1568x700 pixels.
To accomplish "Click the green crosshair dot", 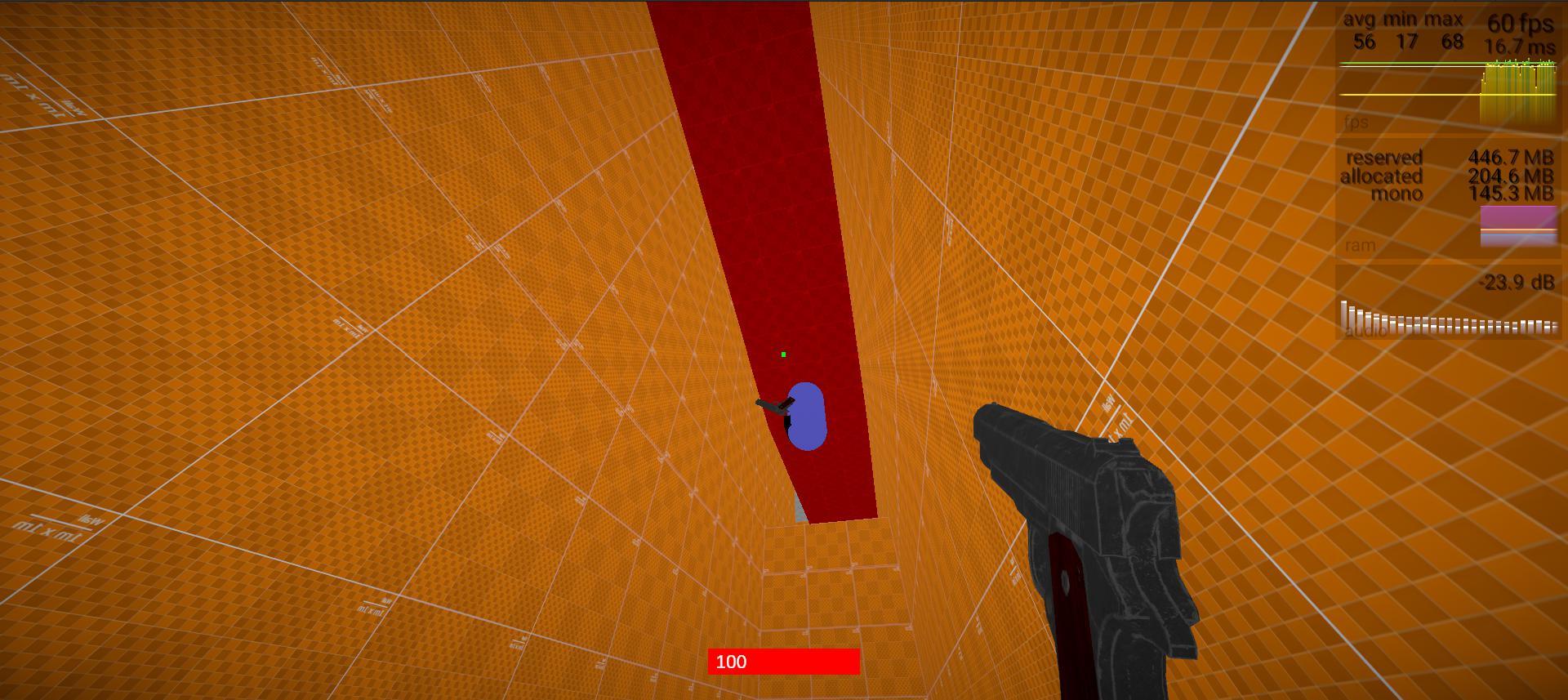I will (x=783, y=354).
